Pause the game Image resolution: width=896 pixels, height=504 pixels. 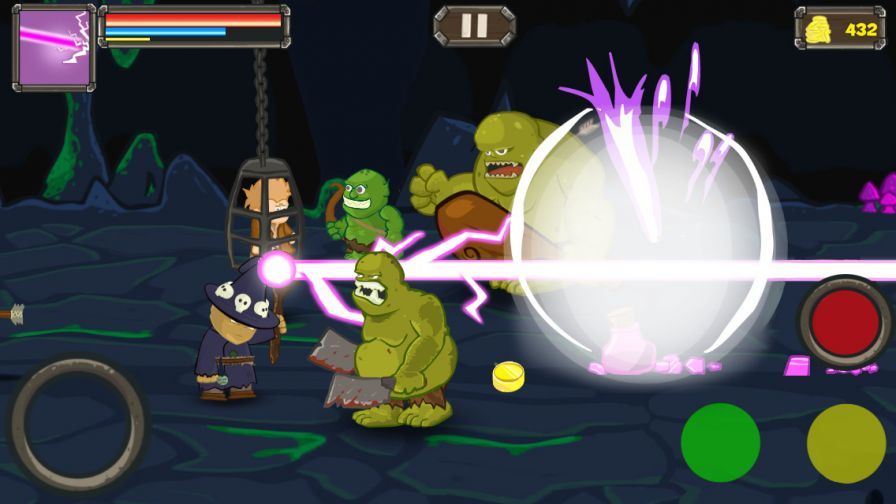(x=474, y=25)
